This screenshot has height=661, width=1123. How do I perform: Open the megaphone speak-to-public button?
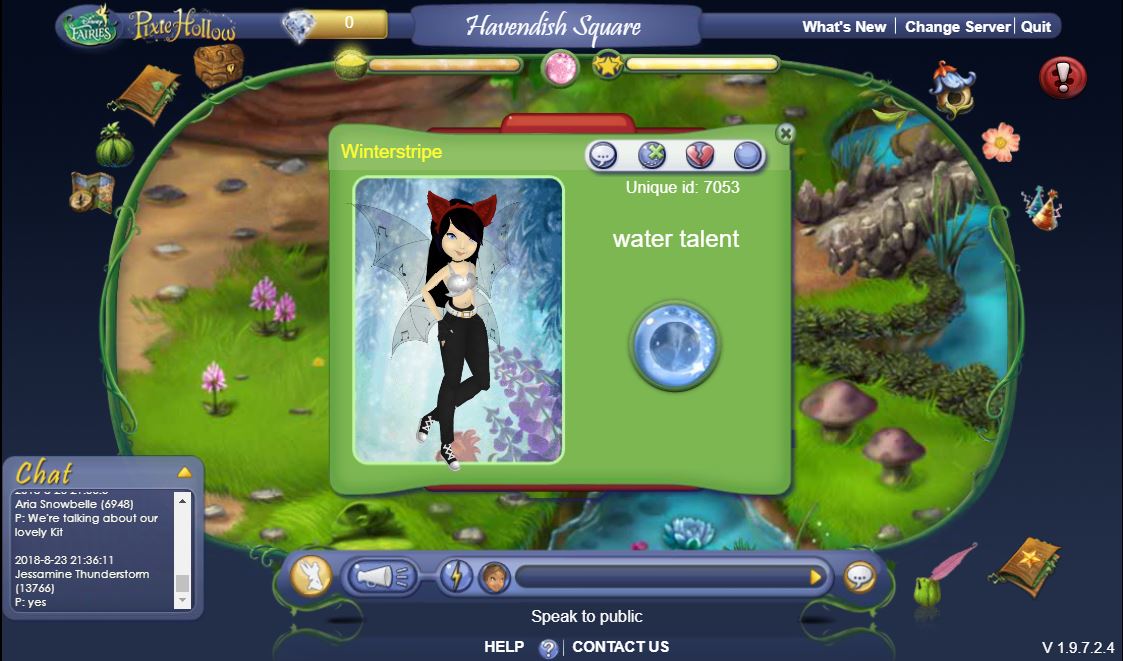click(381, 577)
